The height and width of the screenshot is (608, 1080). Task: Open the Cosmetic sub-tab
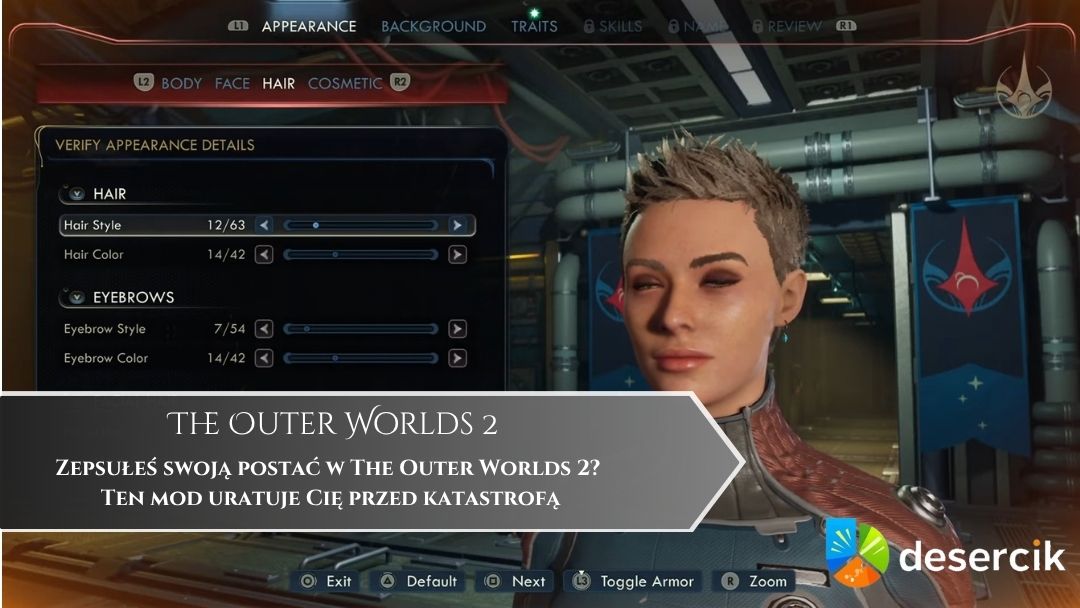point(345,83)
